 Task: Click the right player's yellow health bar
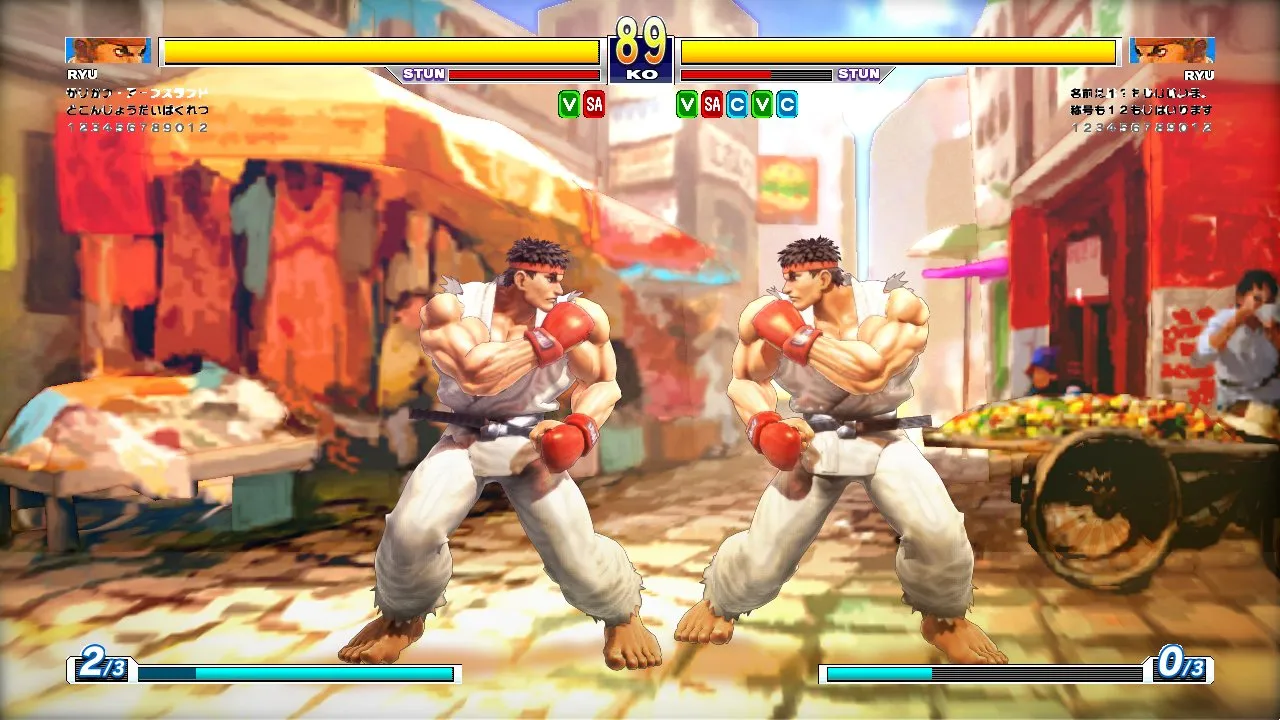click(900, 46)
